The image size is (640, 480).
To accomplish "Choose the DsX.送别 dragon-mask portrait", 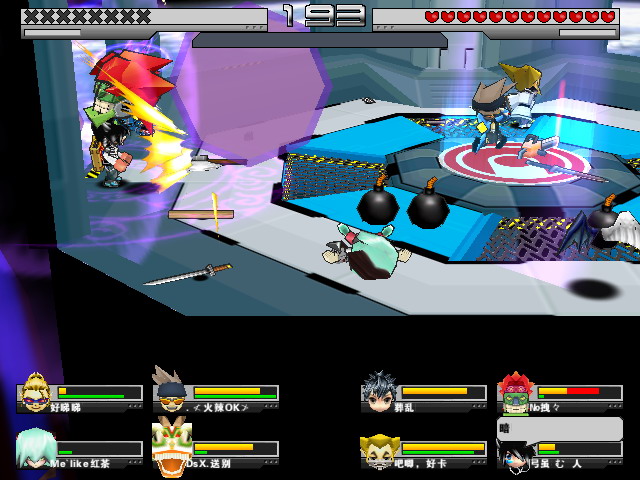I will [170, 447].
